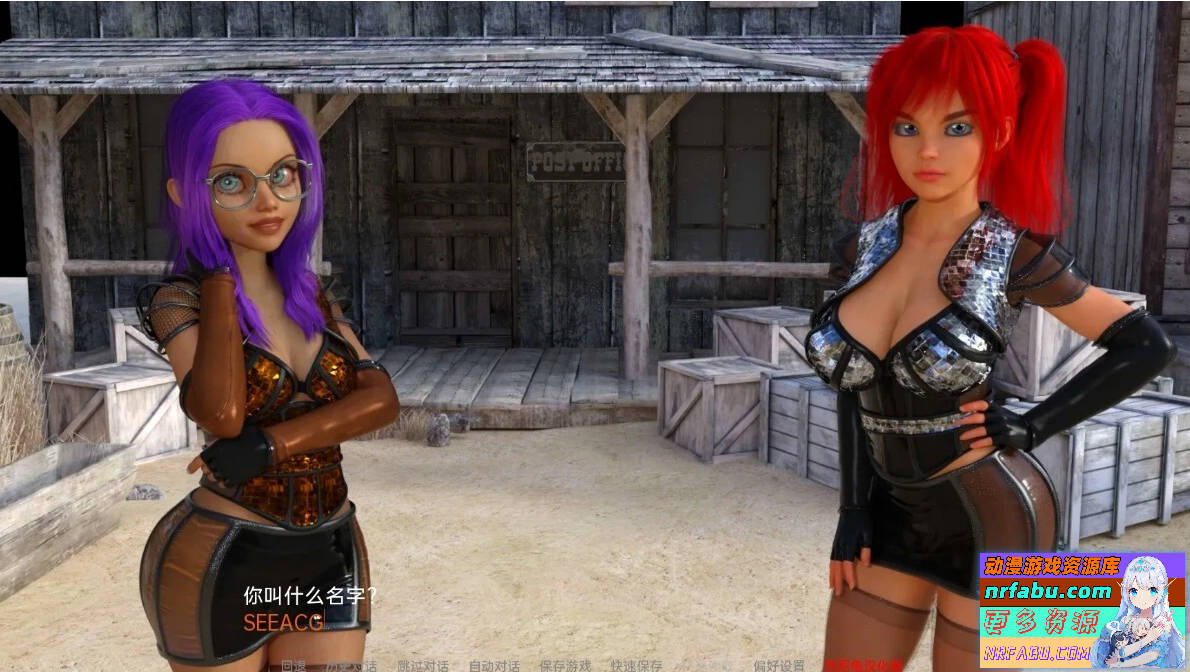
Task: Open 保存游戏 (Save game) screen
Action: [x=565, y=666]
